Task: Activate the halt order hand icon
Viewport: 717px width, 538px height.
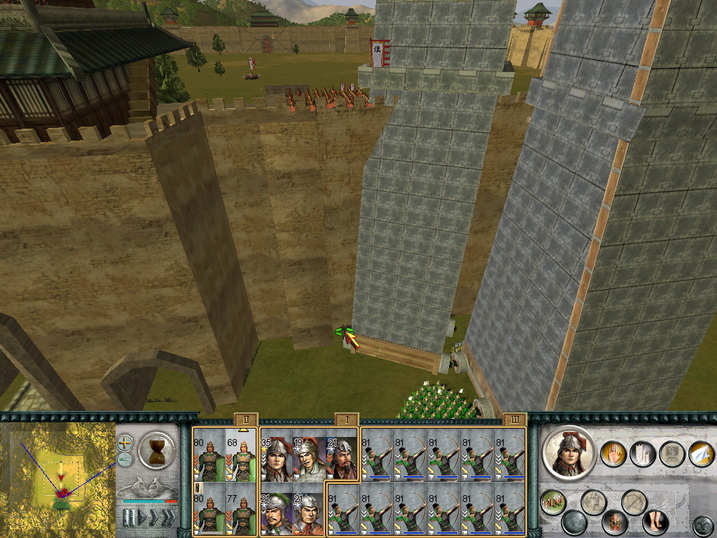Action: [613, 455]
